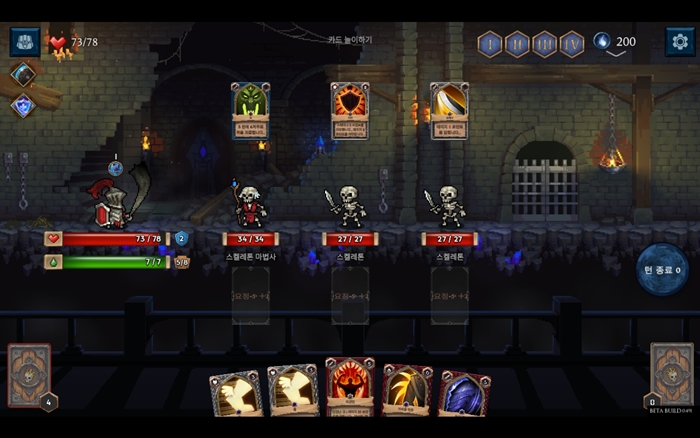Screen dimensions: 700x438
Task: Open the settings gear menu
Action: pyautogui.click(x=680, y=41)
